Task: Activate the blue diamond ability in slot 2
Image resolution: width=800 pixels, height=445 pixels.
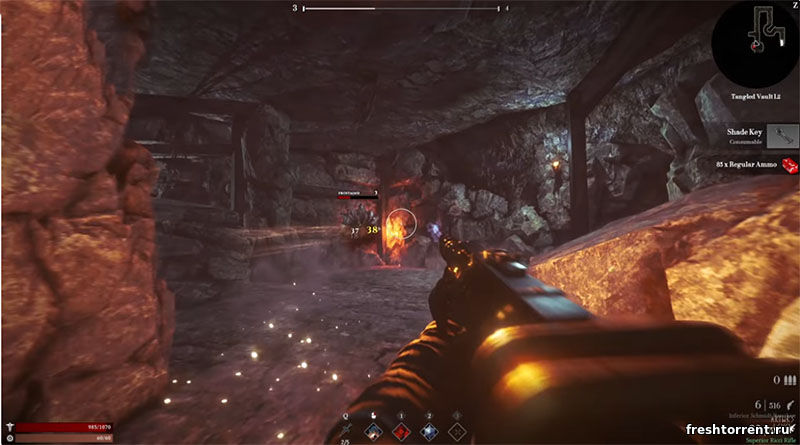Action: click(428, 431)
